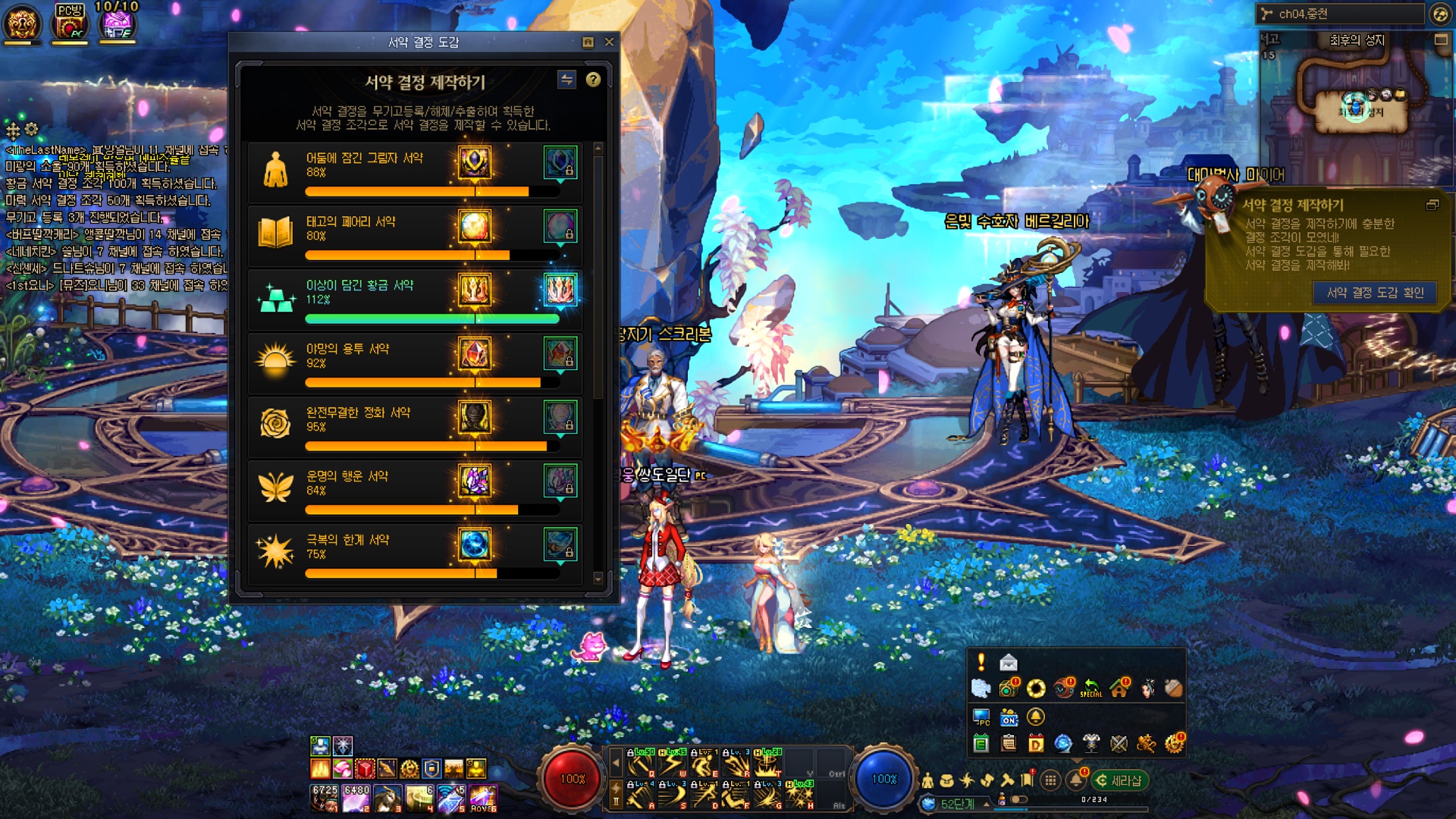Activate the level 50 skill on Q
1456x819 pixels.
coord(642,763)
